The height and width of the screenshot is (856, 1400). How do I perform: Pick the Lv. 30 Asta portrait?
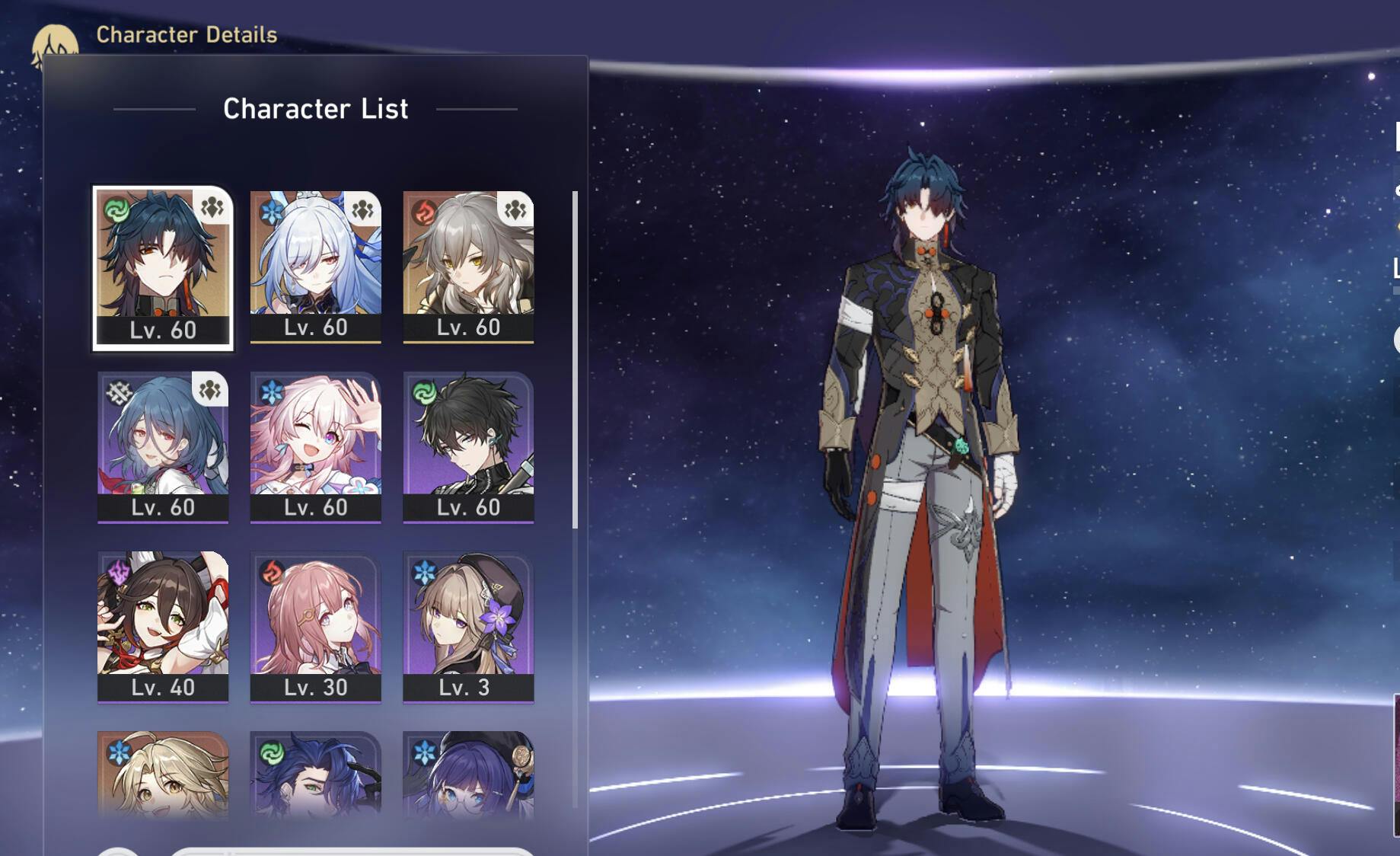point(315,625)
